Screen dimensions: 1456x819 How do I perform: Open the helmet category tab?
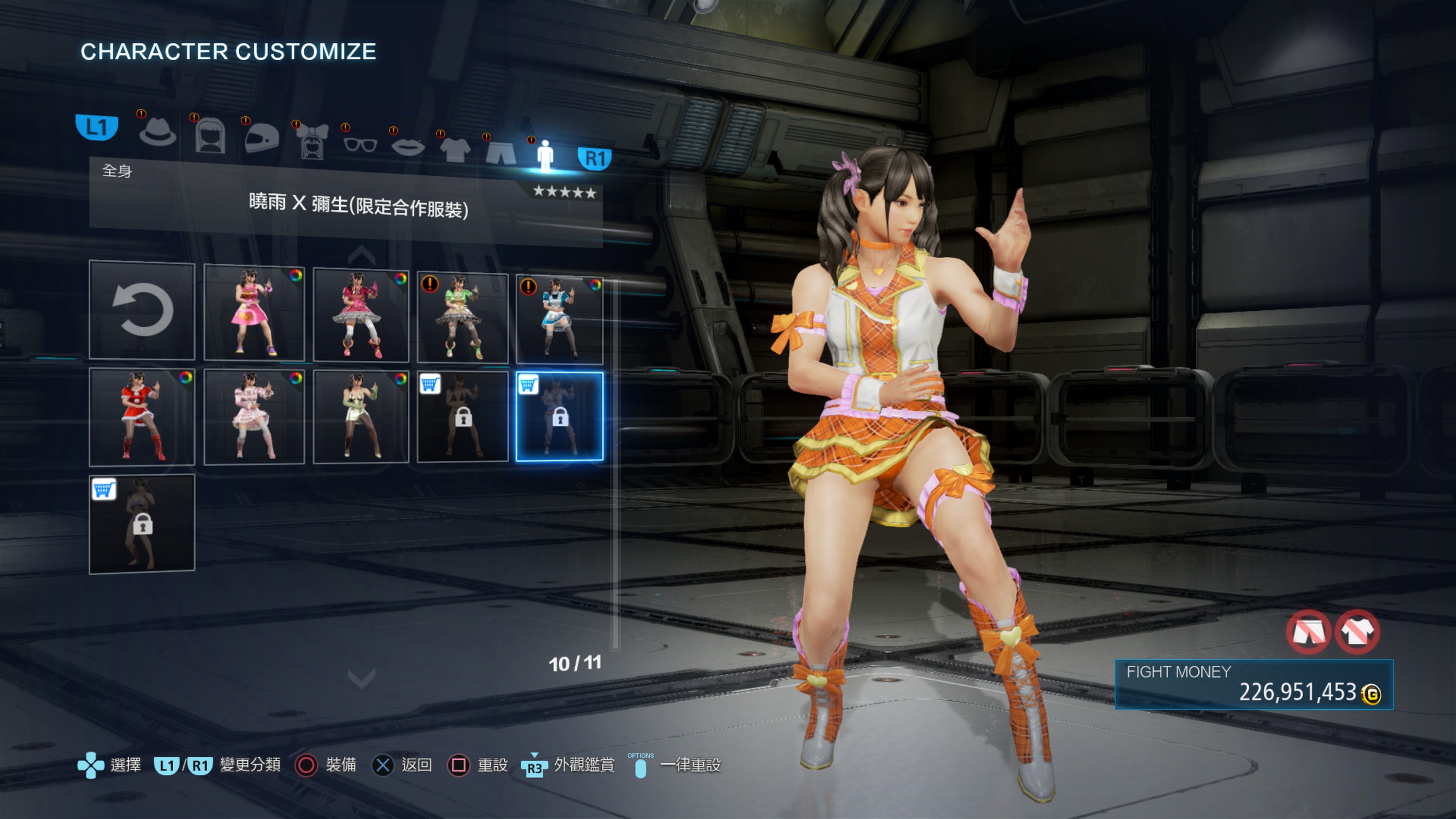(x=262, y=138)
